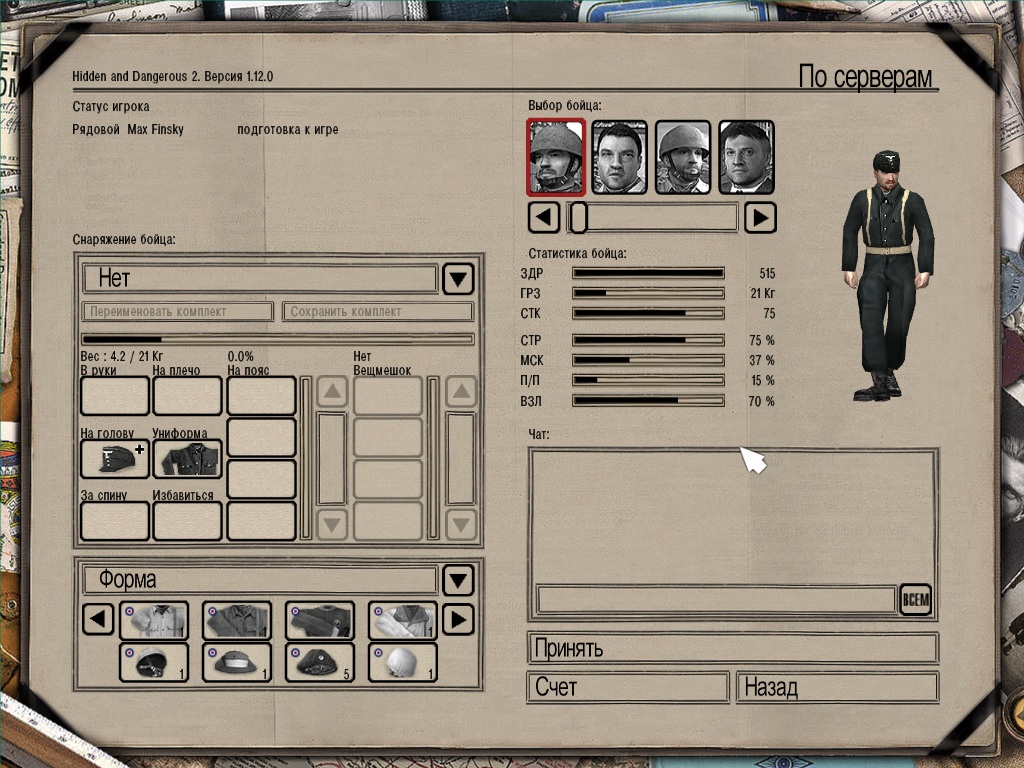
Task: Open the equipment set dropdown showing Нет
Action: click(458, 278)
